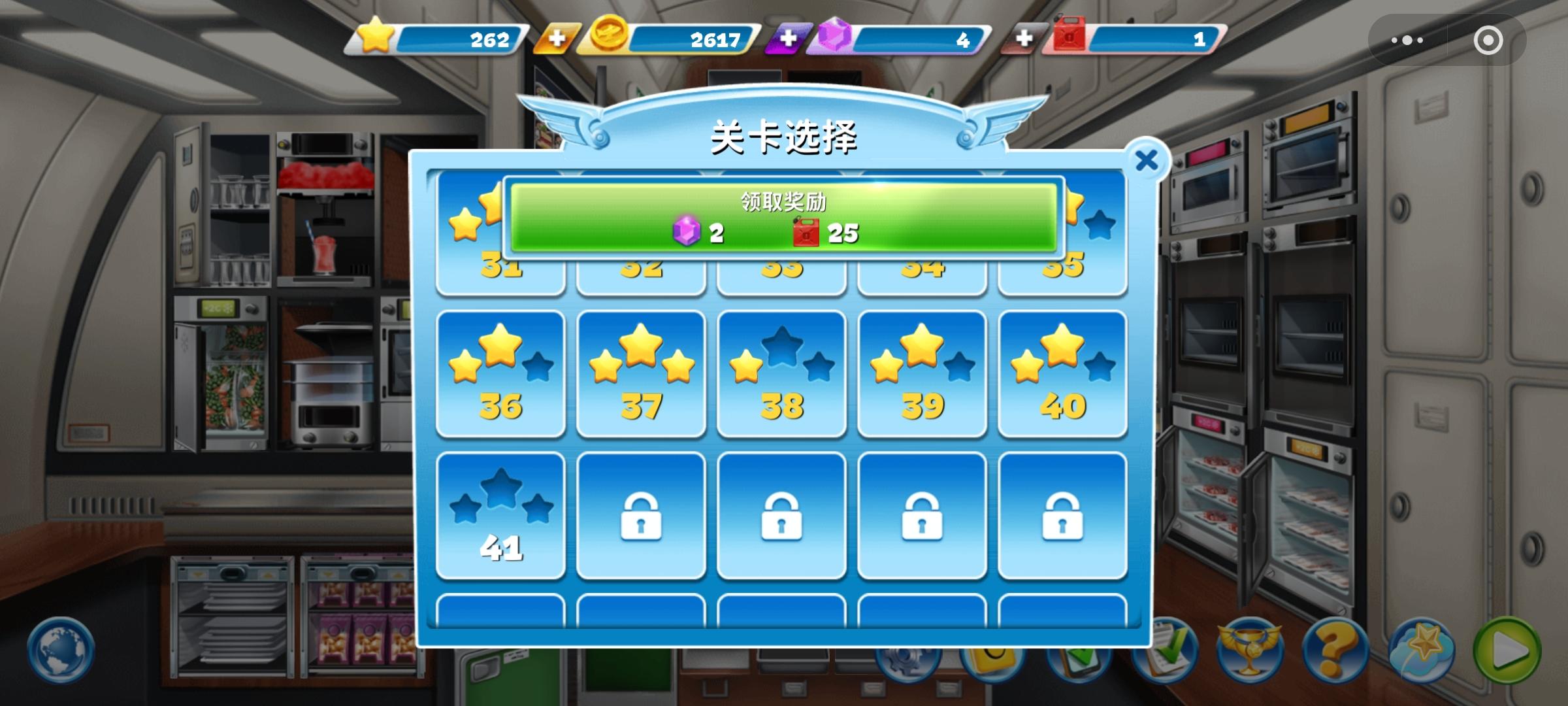This screenshot has height=706, width=1568.
Task: Open the world map globe icon
Action: pos(59,648)
